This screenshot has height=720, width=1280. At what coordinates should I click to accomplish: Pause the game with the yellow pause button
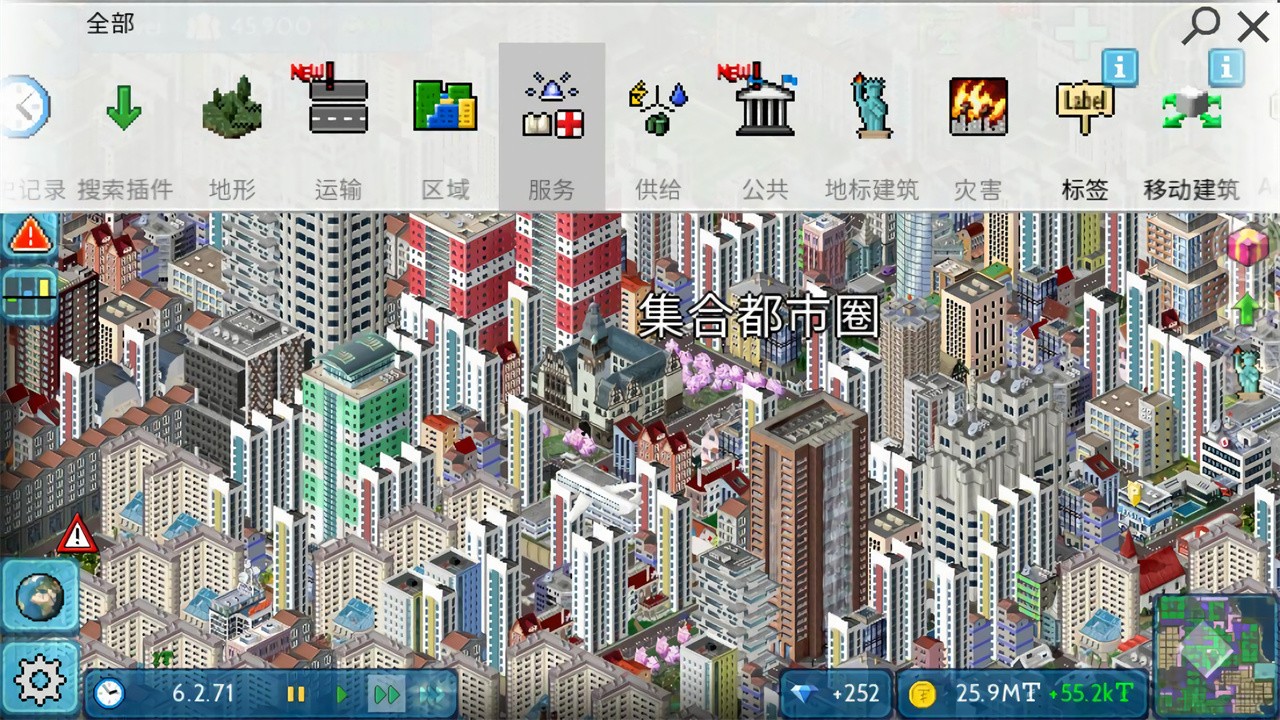point(296,694)
